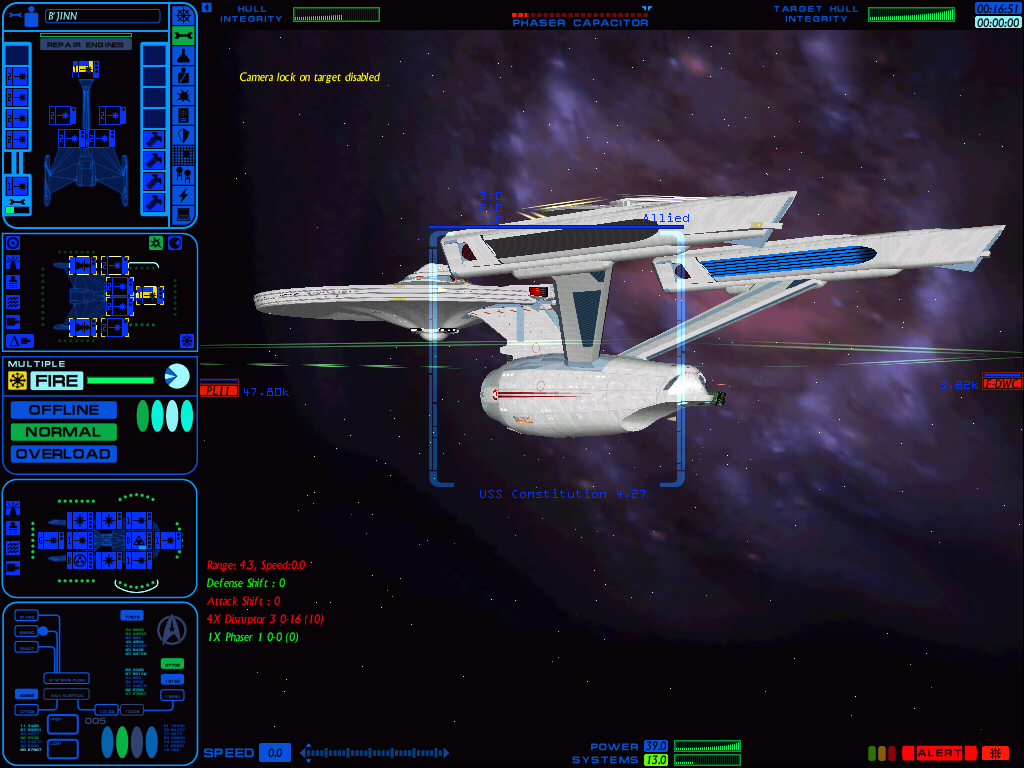Open the seated officer panel tab
This screenshot has width=1024, height=768.
tap(183, 76)
